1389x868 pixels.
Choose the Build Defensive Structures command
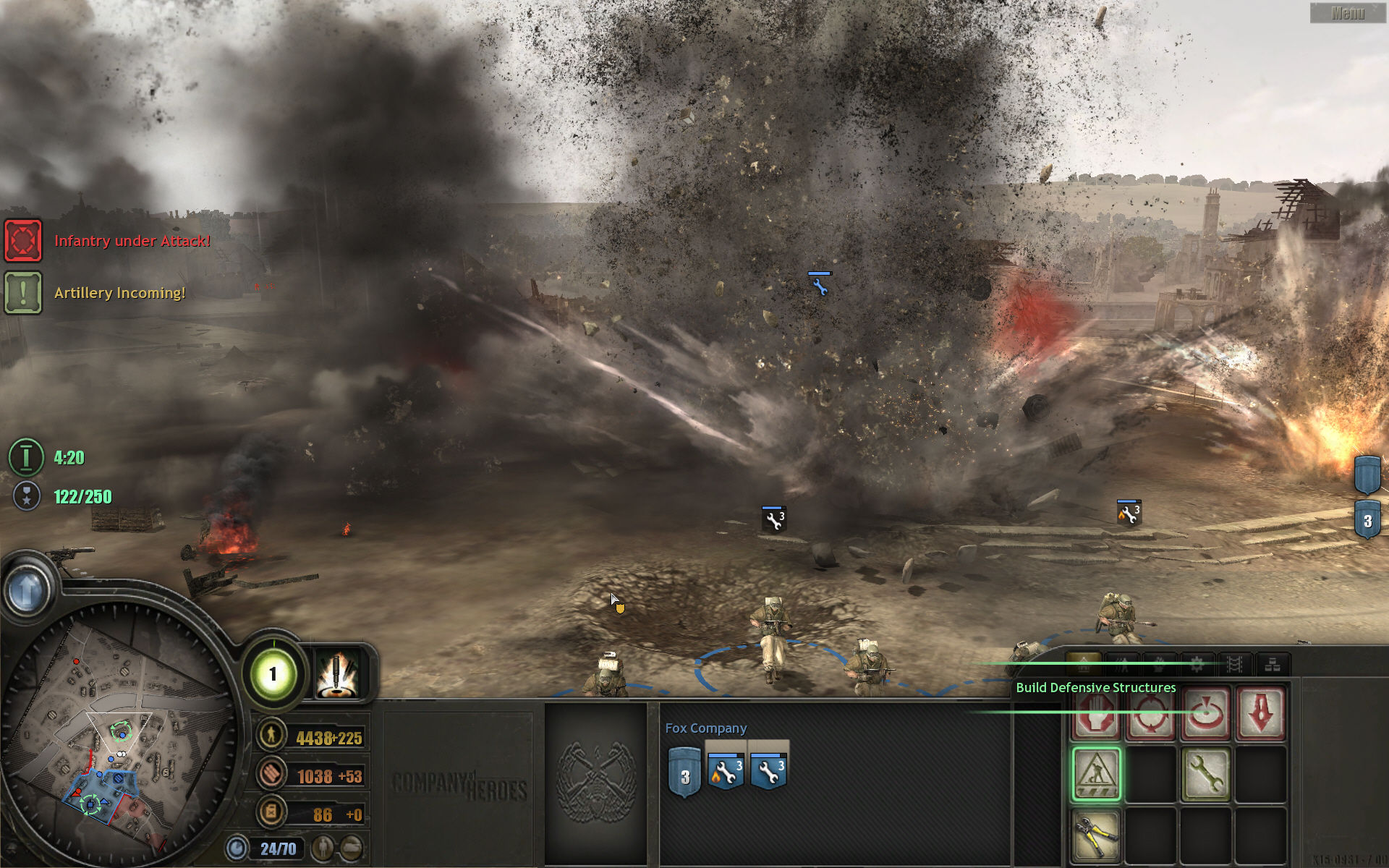(x=1096, y=775)
